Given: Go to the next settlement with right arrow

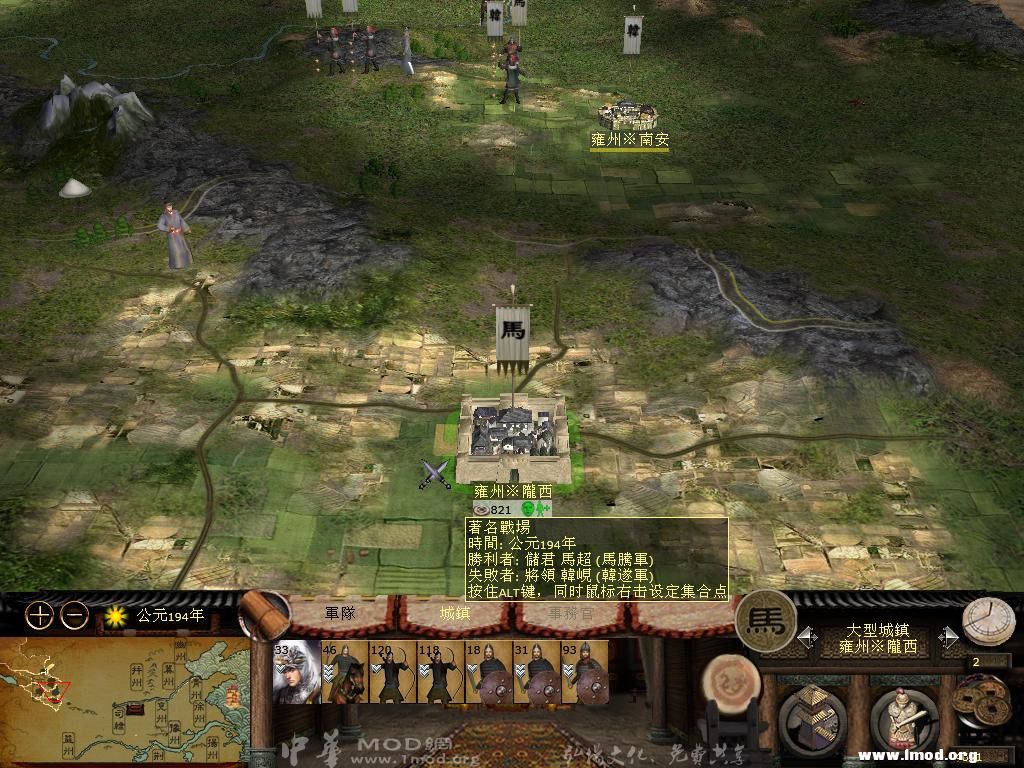Looking at the screenshot, I should coord(948,637).
